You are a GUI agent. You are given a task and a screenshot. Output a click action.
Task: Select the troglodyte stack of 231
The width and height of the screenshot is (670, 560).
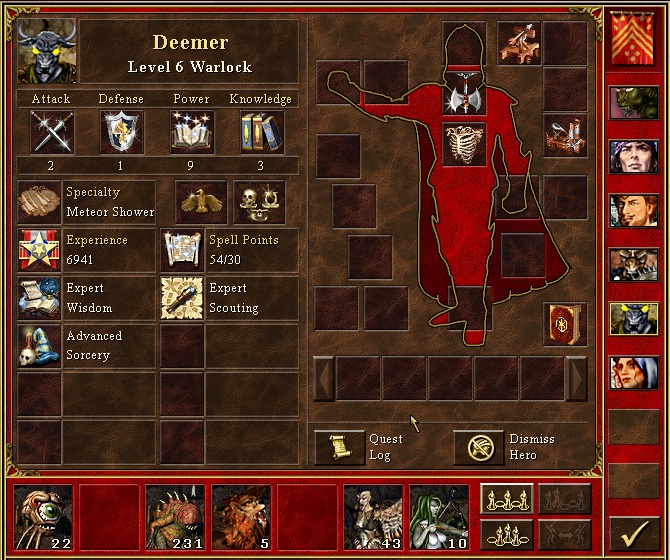tap(174, 516)
